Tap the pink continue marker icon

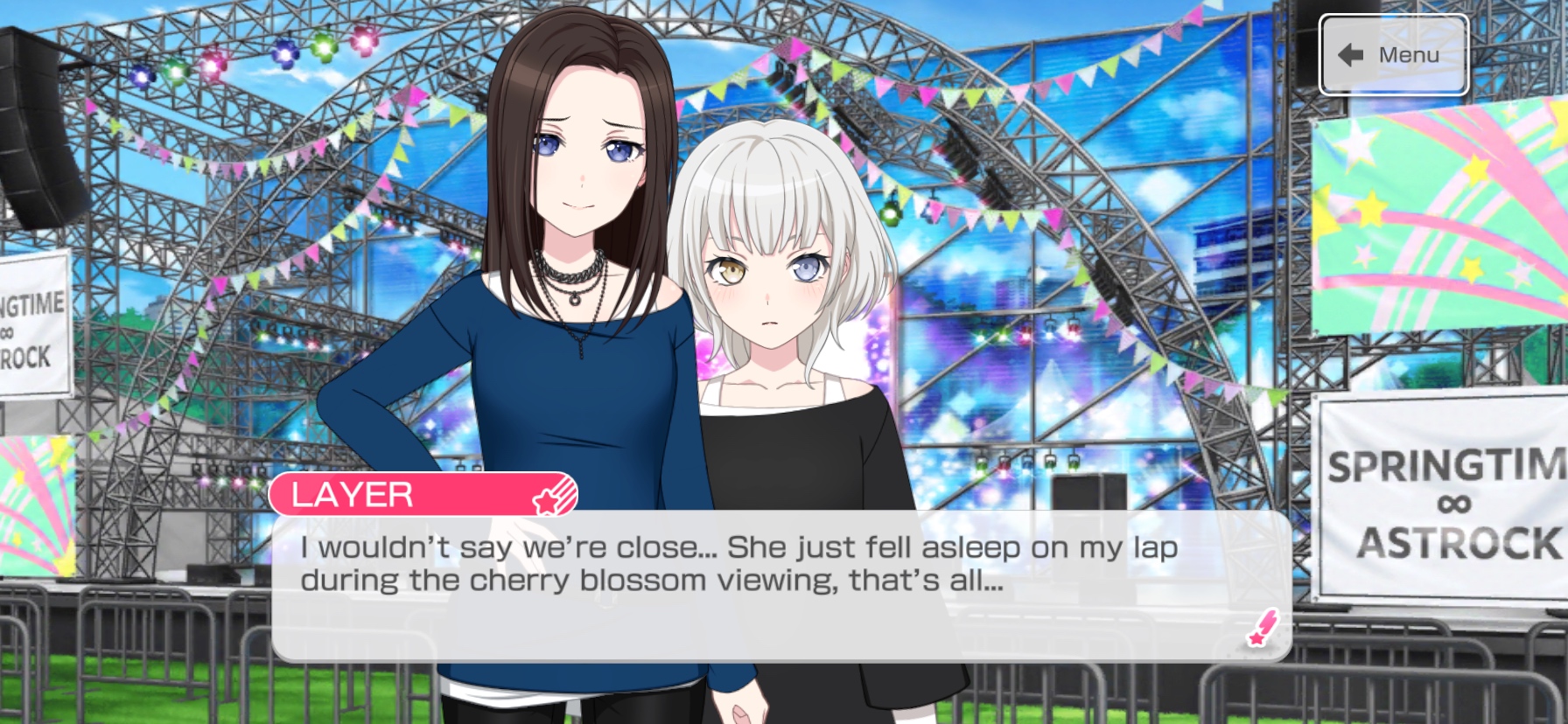point(1262,628)
